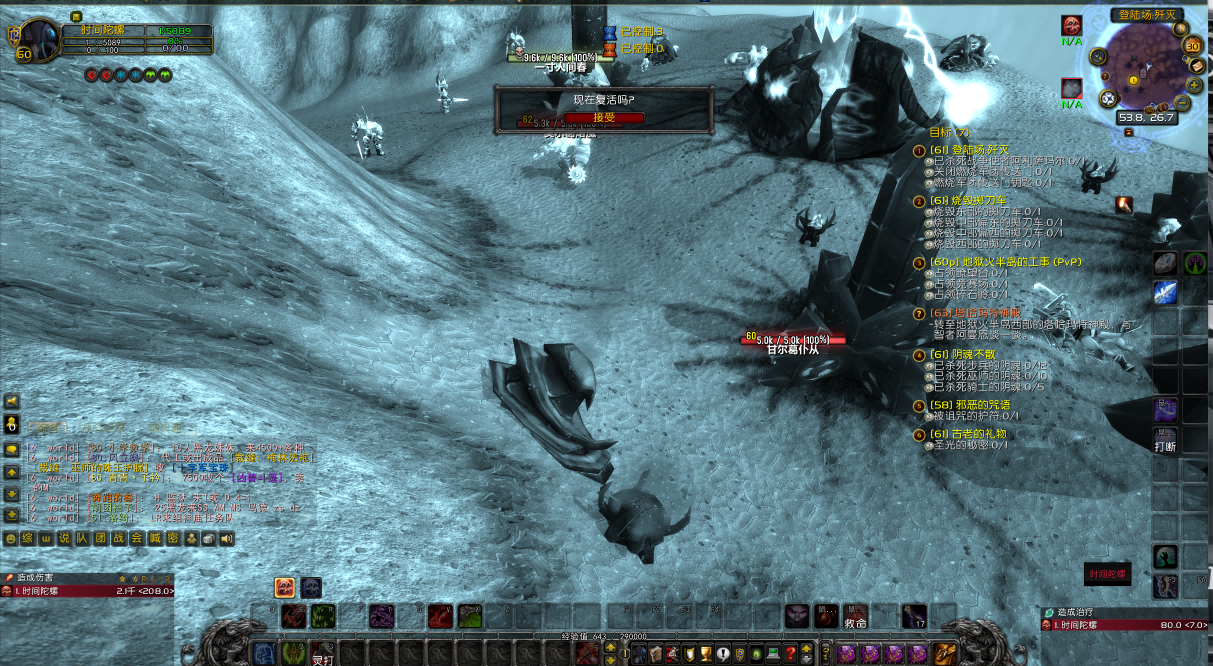Viewport: 1213px width, 666px height.
Task: Click the minimap zoom-in plus button
Action: tap(1194, 85)
